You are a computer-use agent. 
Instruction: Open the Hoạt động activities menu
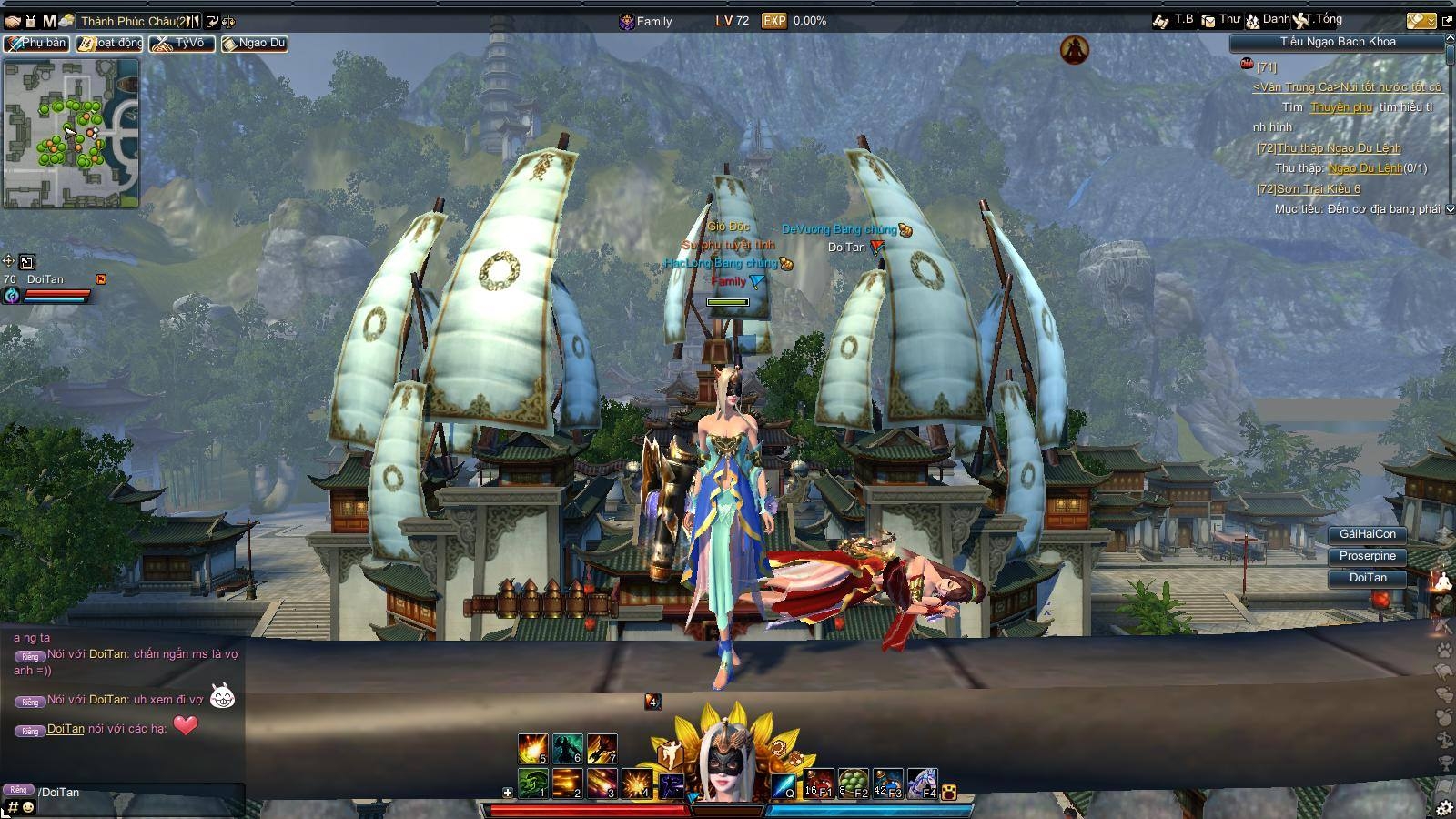click(109, 43)
